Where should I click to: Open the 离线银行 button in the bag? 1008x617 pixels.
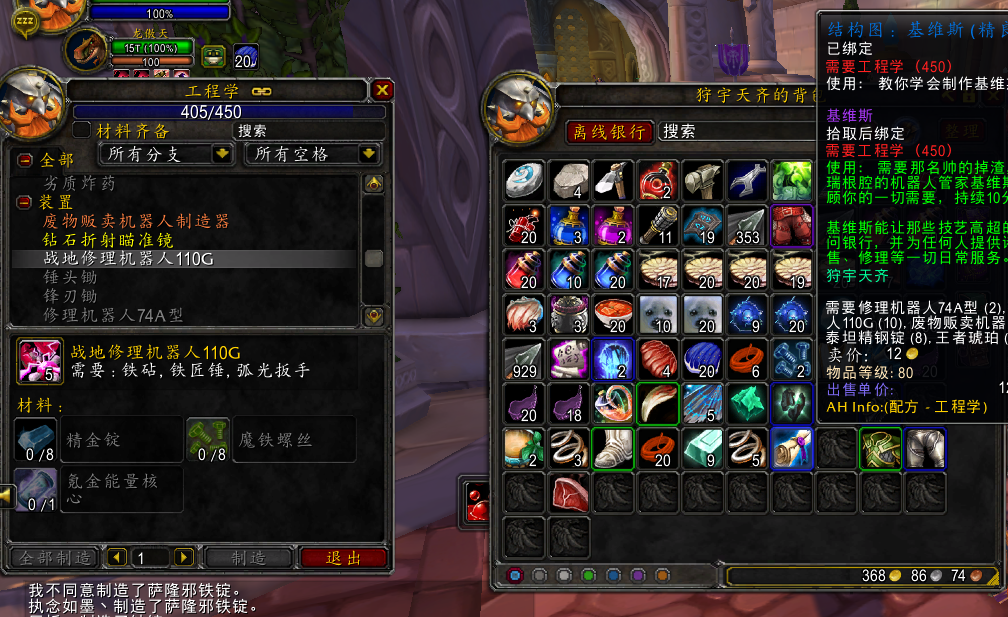[x=608, y=132]
